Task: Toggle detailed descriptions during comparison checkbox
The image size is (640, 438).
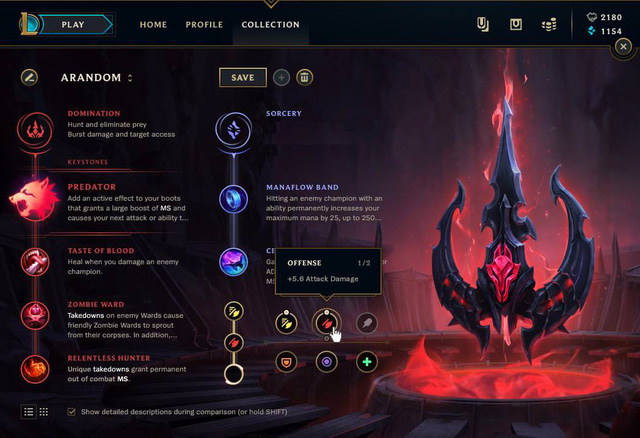Action: pos(71,412)
